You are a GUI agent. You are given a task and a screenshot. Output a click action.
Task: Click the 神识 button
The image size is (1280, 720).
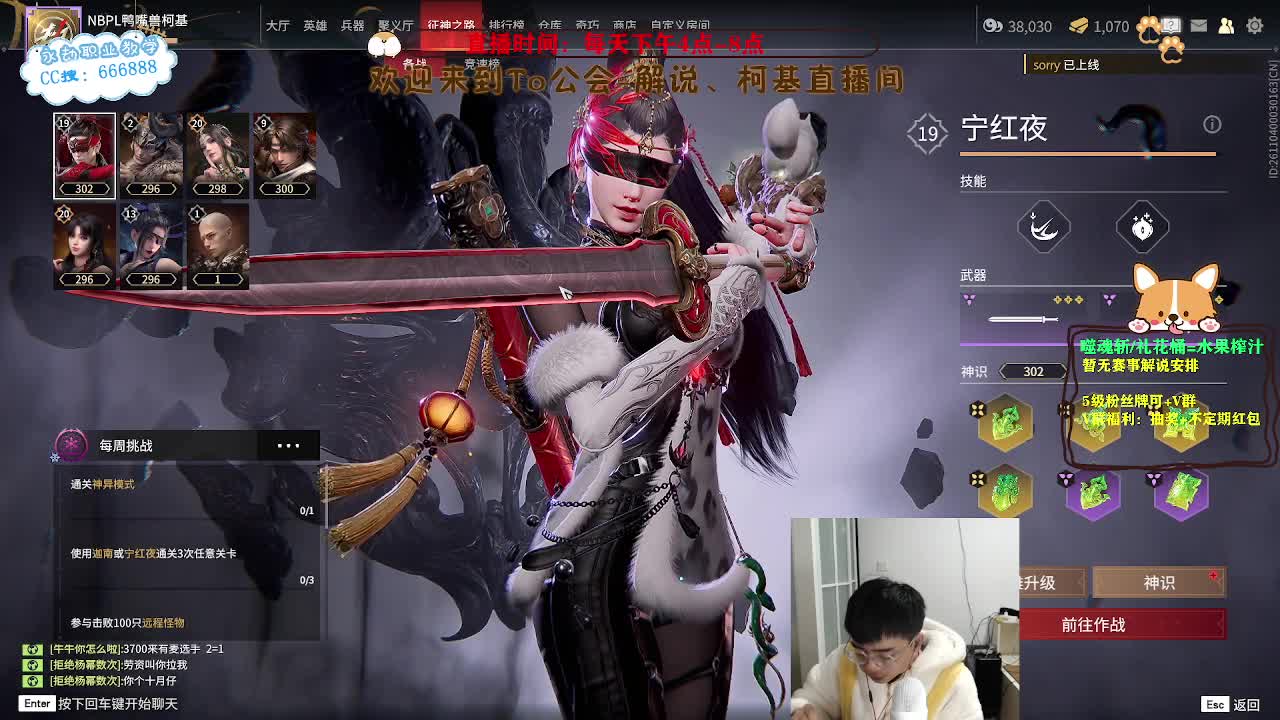point(1157,582)
